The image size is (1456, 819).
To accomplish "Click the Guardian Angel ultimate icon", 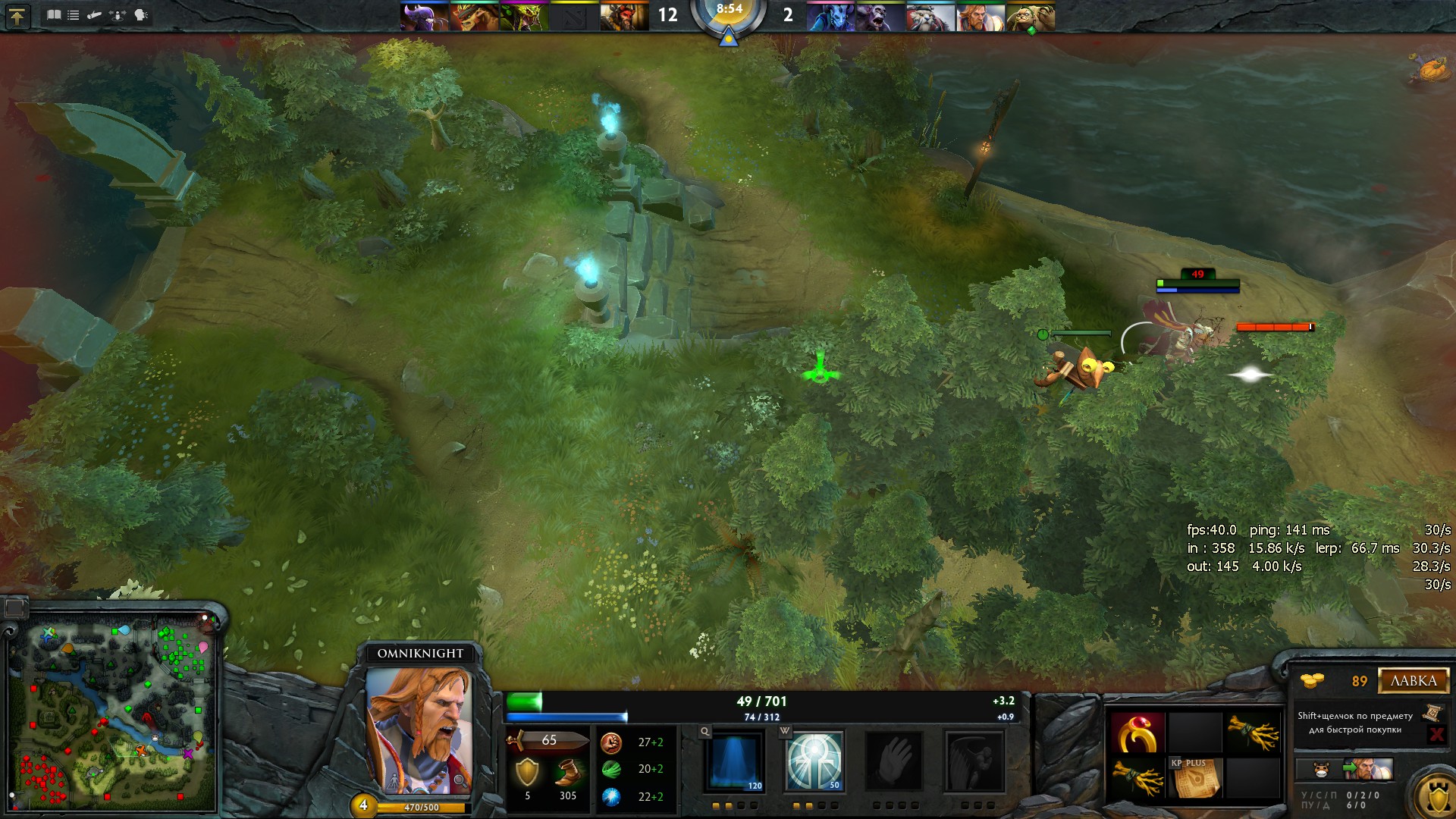I will click(x=974, y=761).
